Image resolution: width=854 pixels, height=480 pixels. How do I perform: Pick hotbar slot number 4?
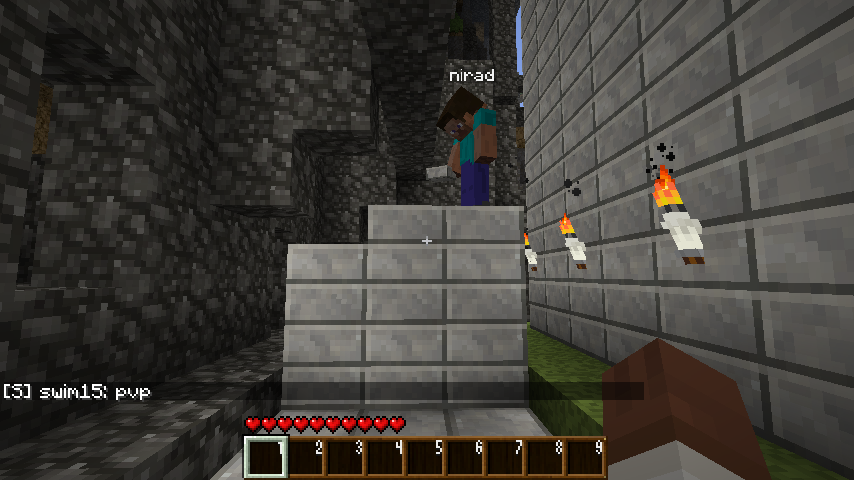pos(386,458)
